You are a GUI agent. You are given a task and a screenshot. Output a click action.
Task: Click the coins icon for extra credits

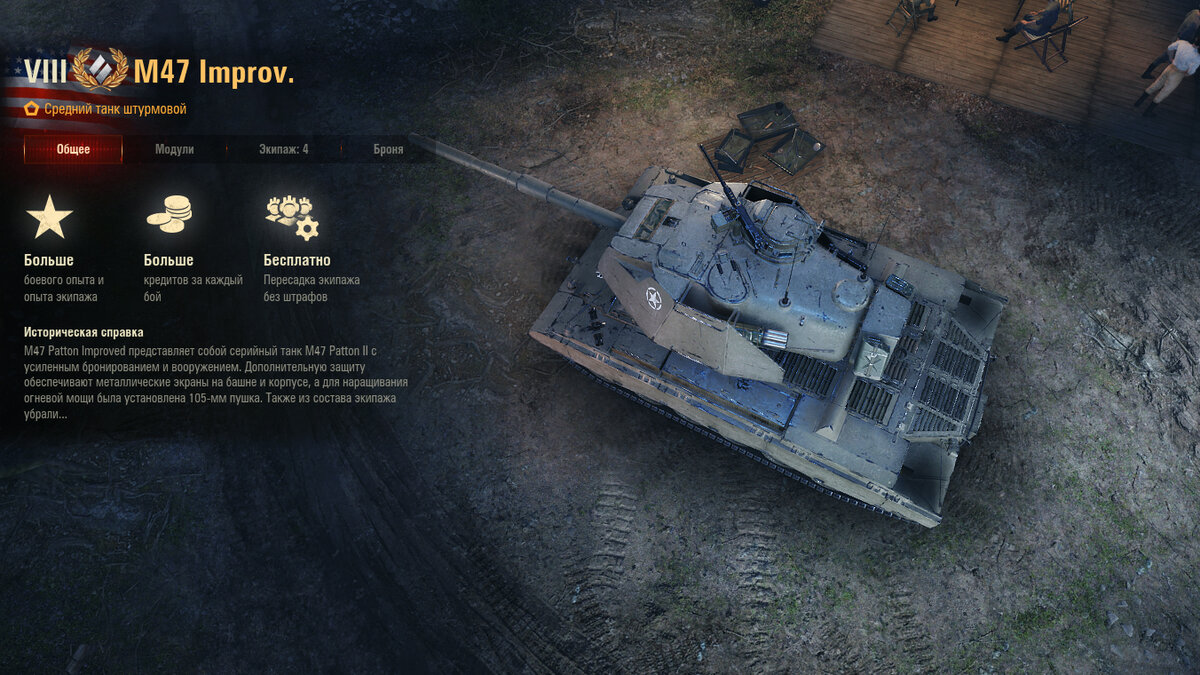click(169, 215)
